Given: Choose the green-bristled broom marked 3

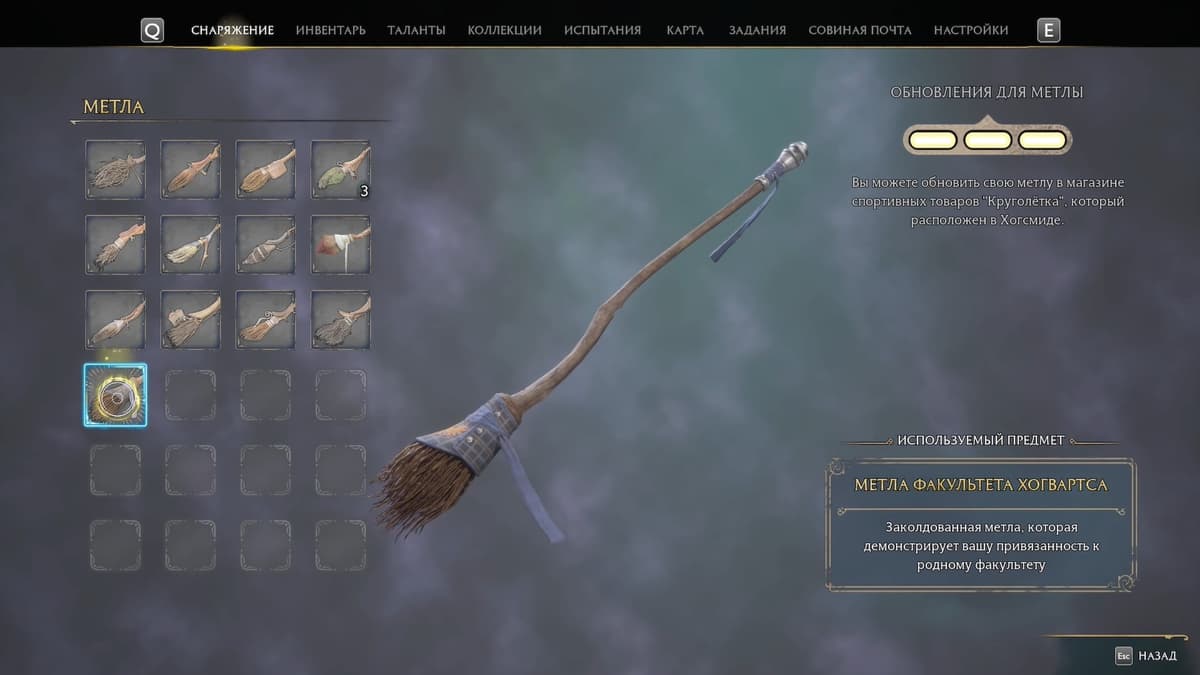Looking at the screenshot, I should click(340, 169).
